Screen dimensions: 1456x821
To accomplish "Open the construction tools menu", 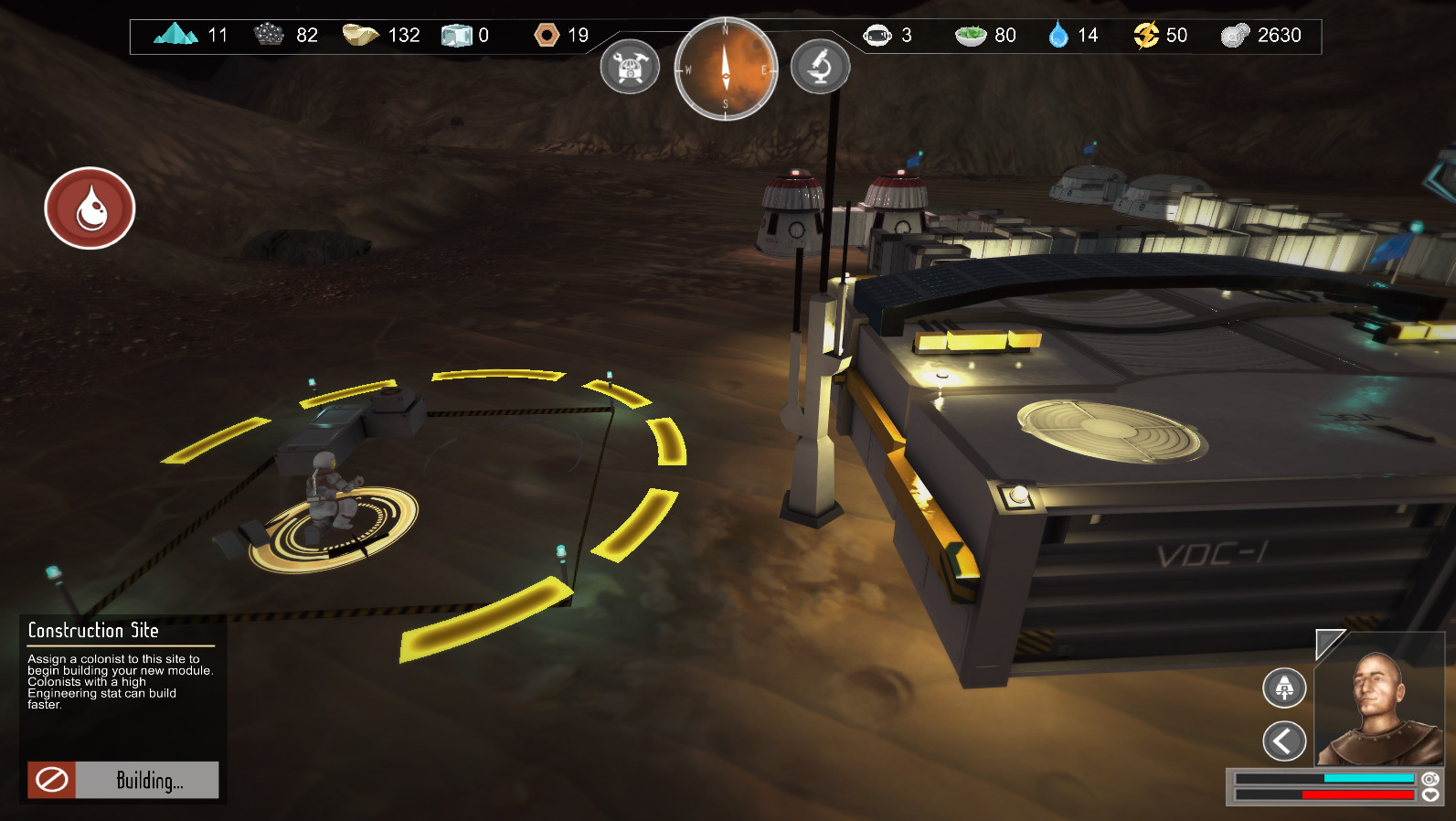I will (630, 67).
